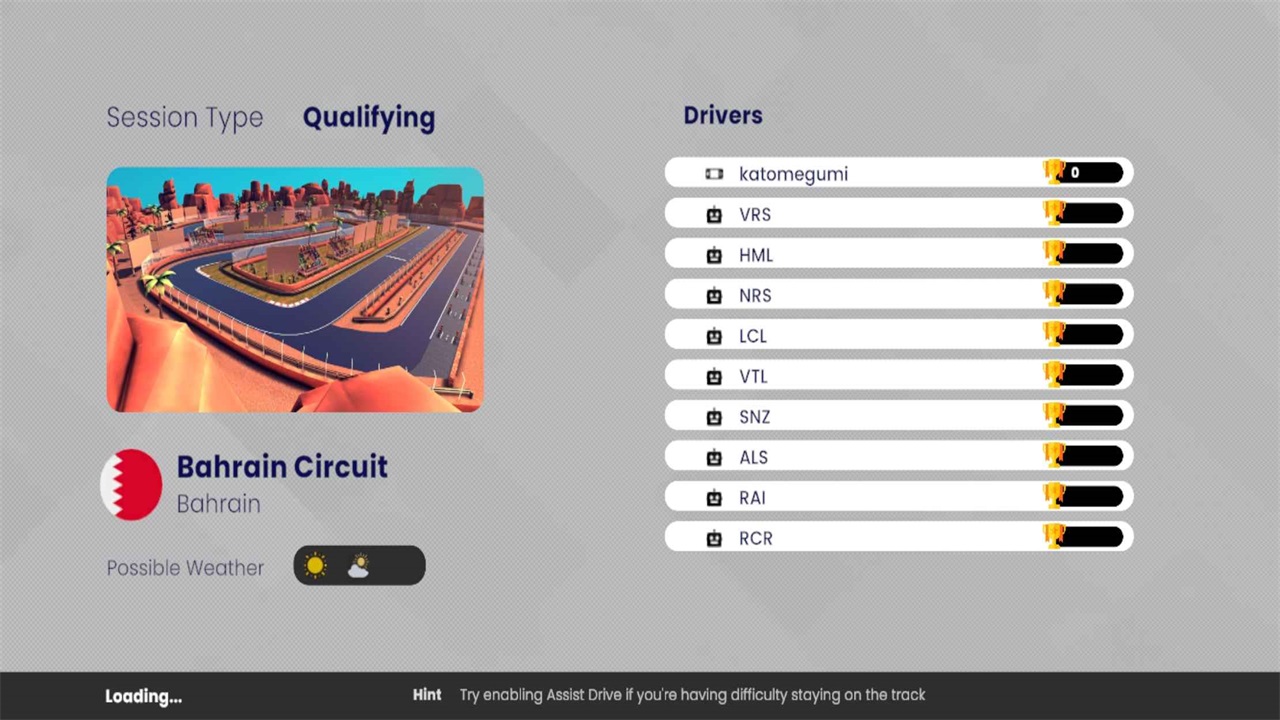The image size is (1280, 720).
Task: Click the NRS driver row
Action: click(x=898, y=295)
